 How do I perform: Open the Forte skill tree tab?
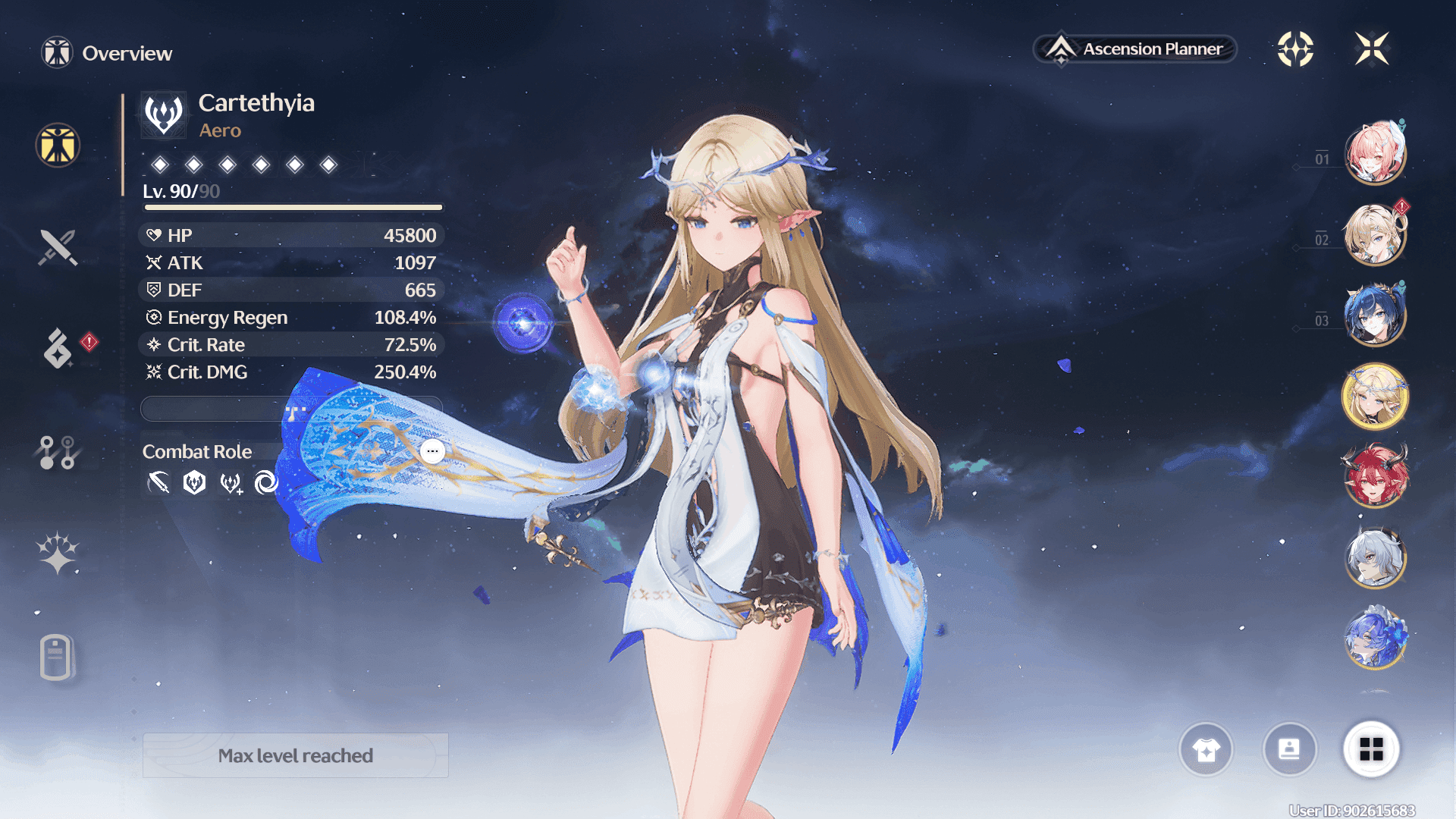tap(58, 452)
